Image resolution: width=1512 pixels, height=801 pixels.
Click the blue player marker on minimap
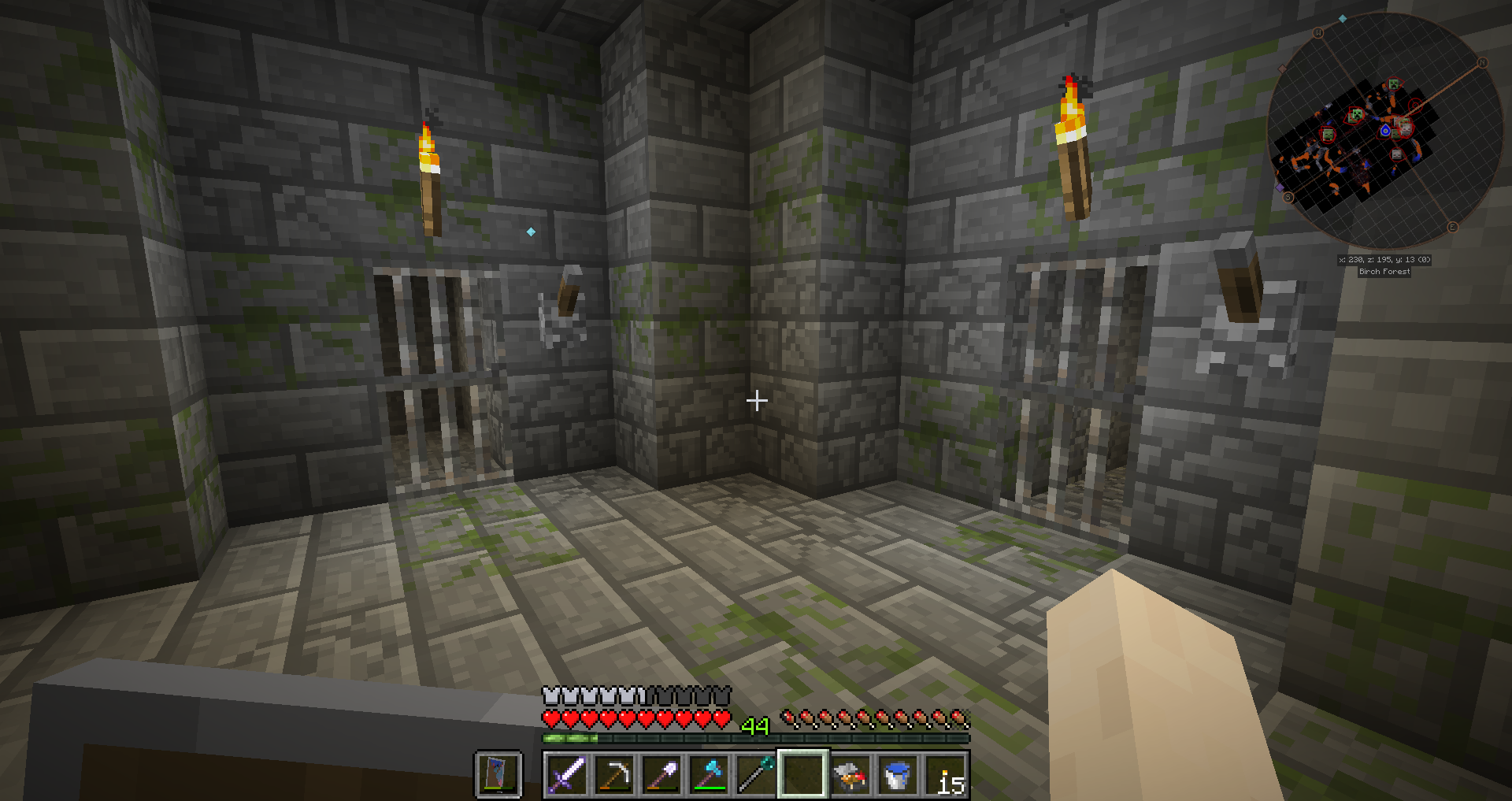tap(1385, 131)
